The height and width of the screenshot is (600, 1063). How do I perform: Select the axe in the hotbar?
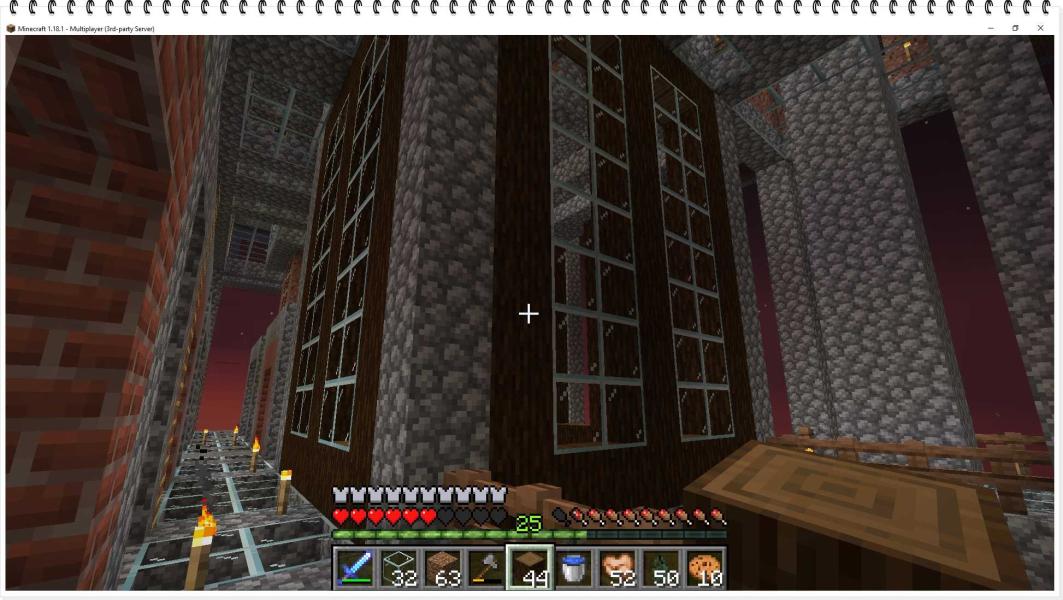(486, 568)
